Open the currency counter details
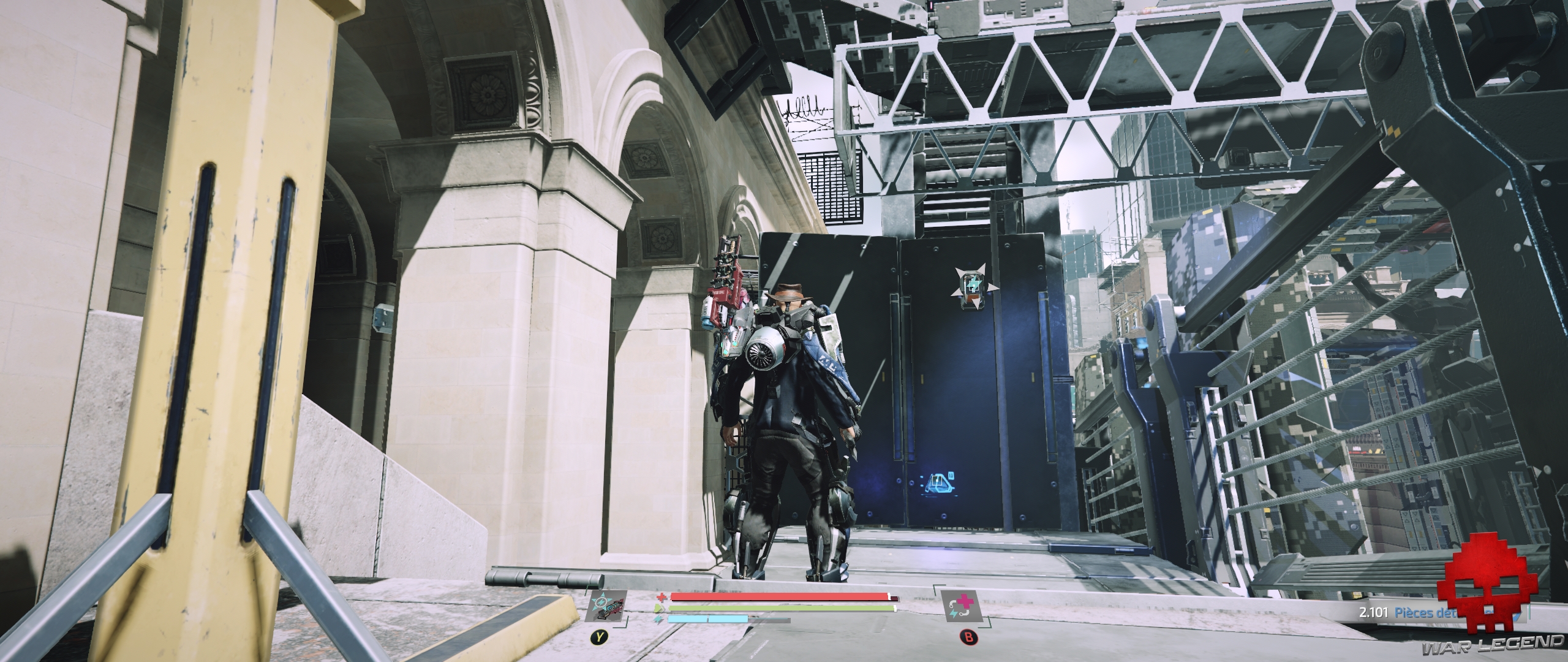This screenshot has height=662, width=1568. [x=1374, y=612]
